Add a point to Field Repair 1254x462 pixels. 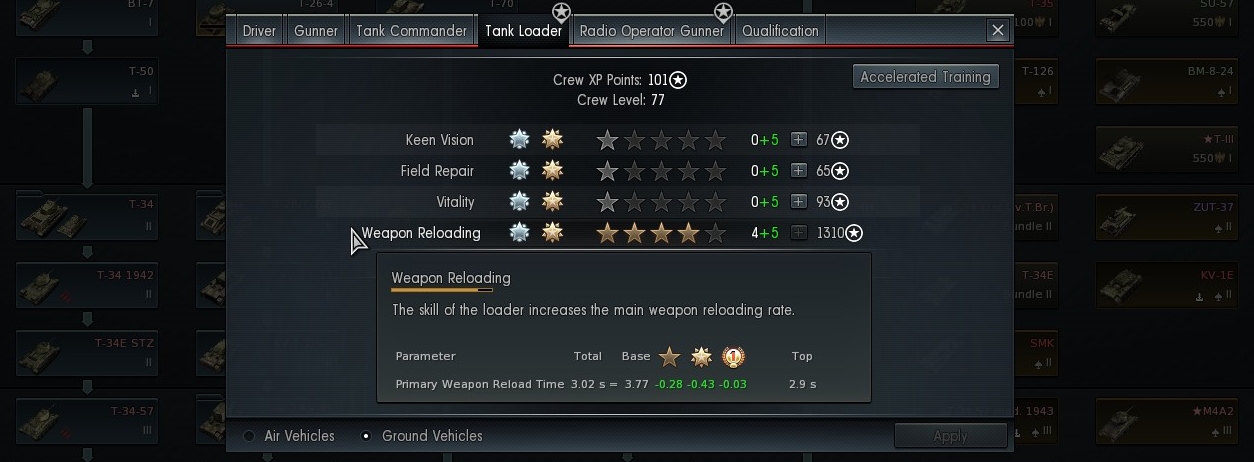point(798,171)
